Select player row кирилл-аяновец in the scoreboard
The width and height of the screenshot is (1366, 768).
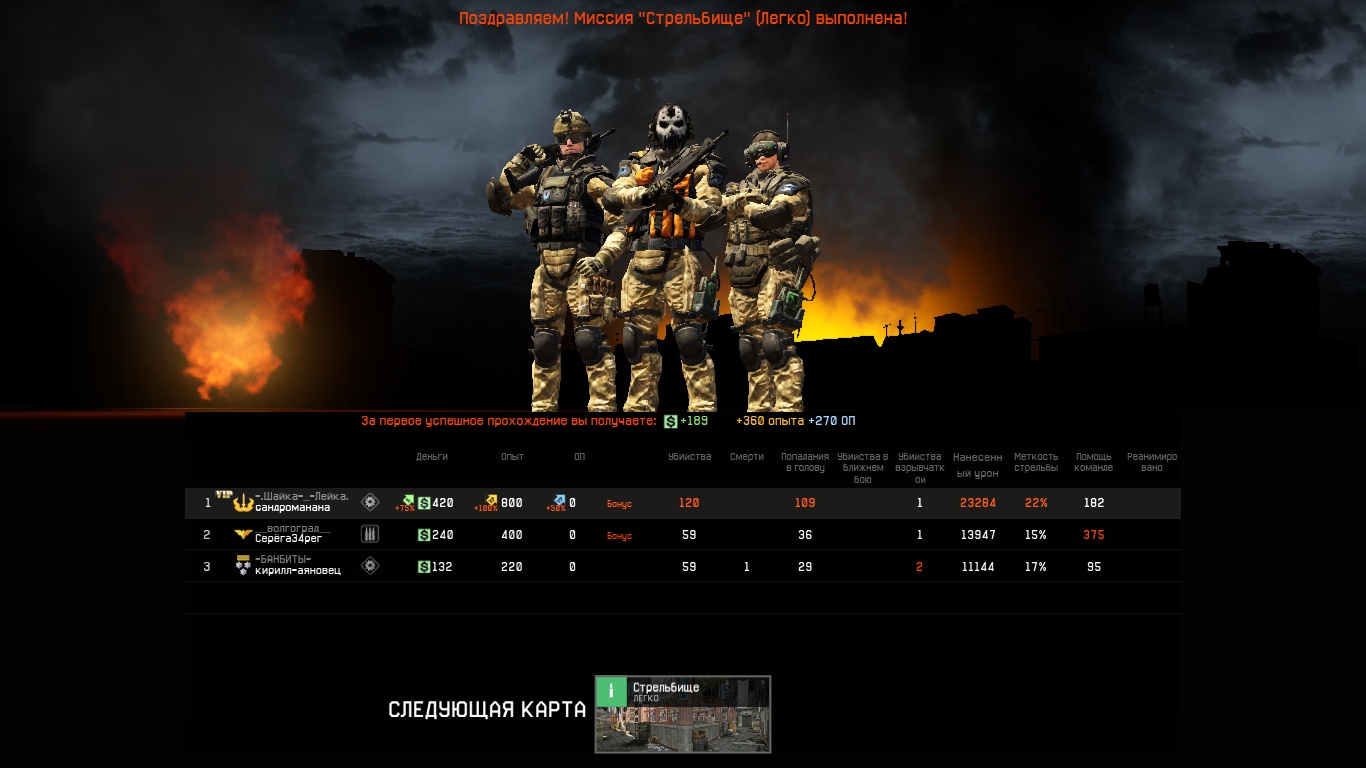tap(297, 570)
